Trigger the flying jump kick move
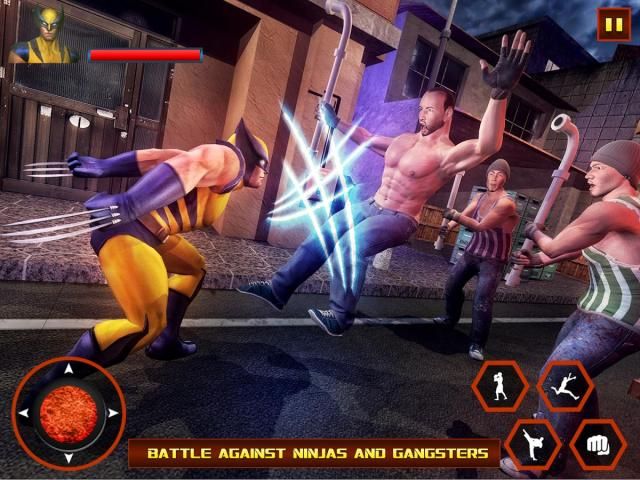Image resolution: width=640 pixels, height=480 pixels. click(565, 386)
